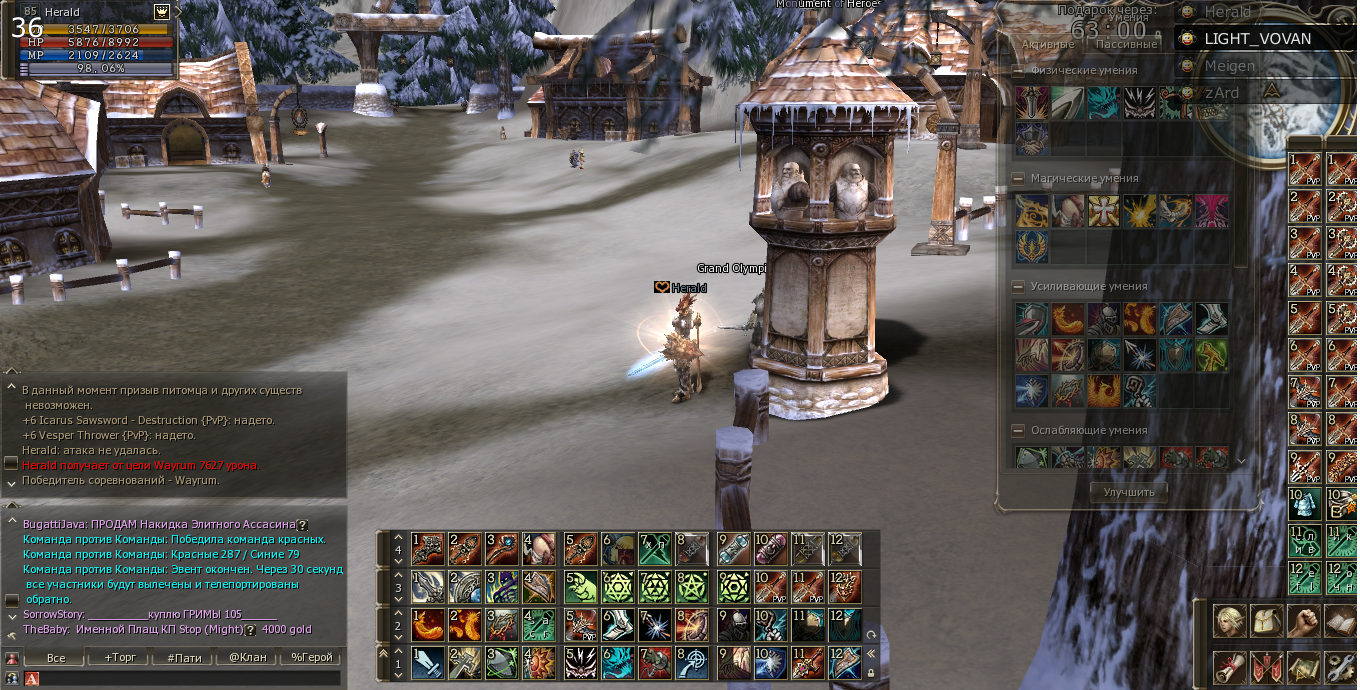Show the %Герой chat tab
1360x690 pixels.
point(310,657)
